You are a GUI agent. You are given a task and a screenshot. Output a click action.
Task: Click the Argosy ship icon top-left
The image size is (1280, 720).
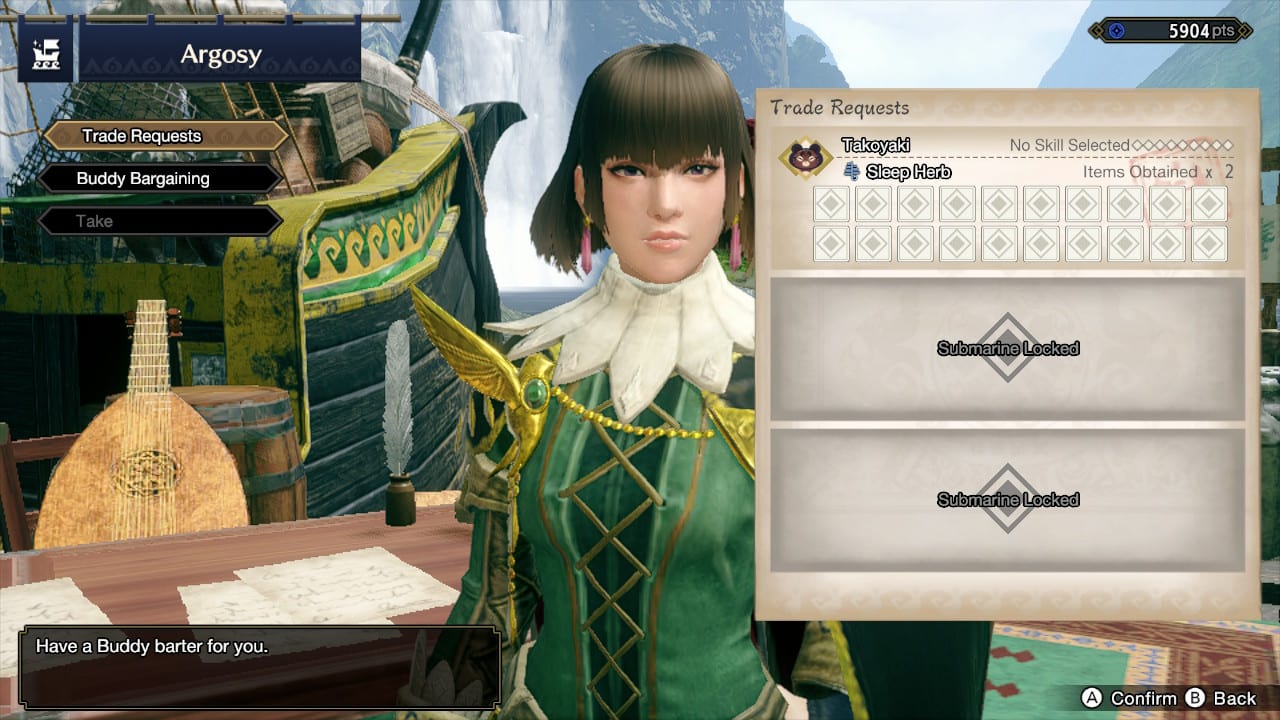48,52
